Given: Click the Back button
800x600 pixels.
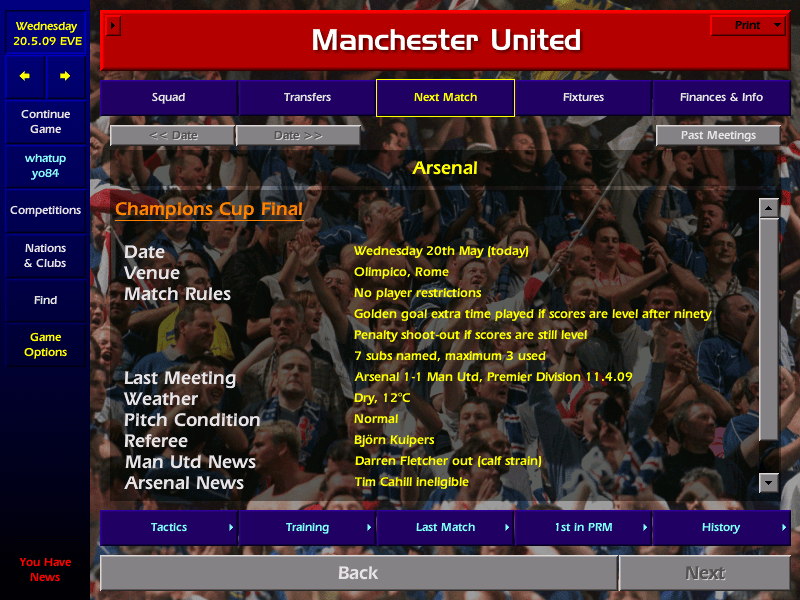Looking at the screenshot, I should point(358,573).
